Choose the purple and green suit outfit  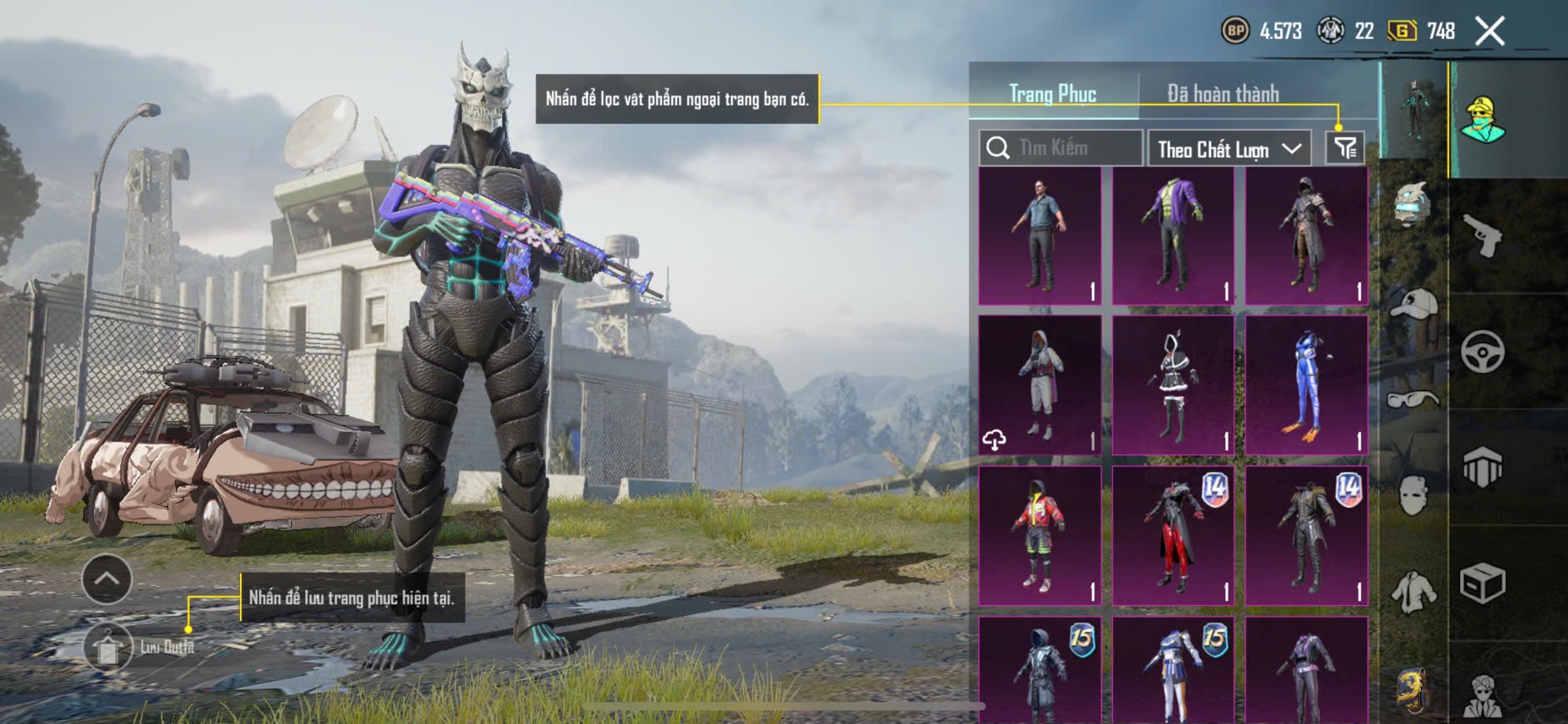click(1173, 236)
